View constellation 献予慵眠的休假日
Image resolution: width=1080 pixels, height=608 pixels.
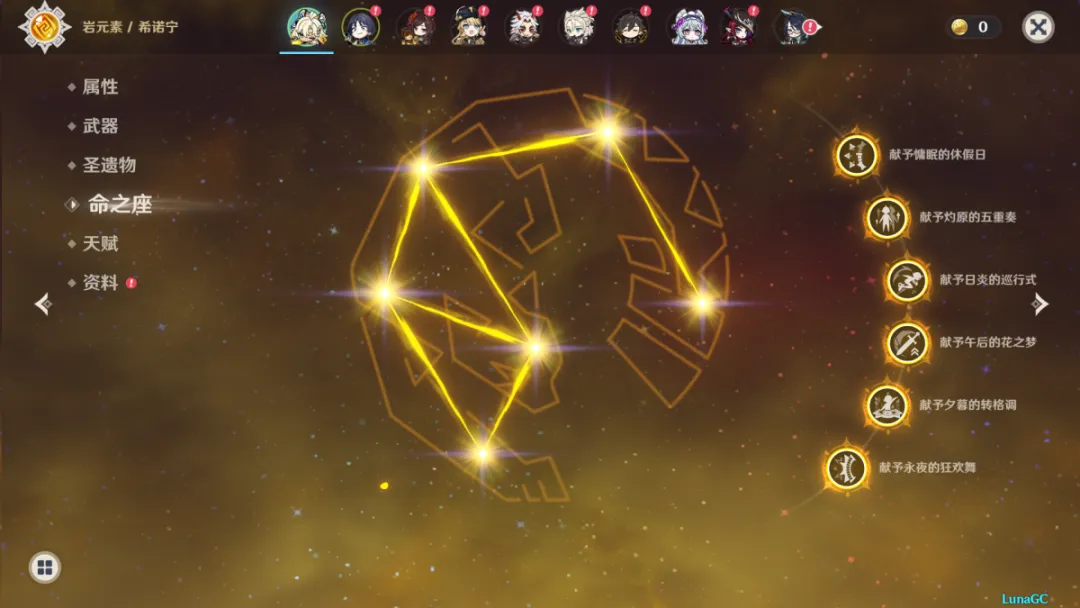pyautogui.click(x=857, y=155)
